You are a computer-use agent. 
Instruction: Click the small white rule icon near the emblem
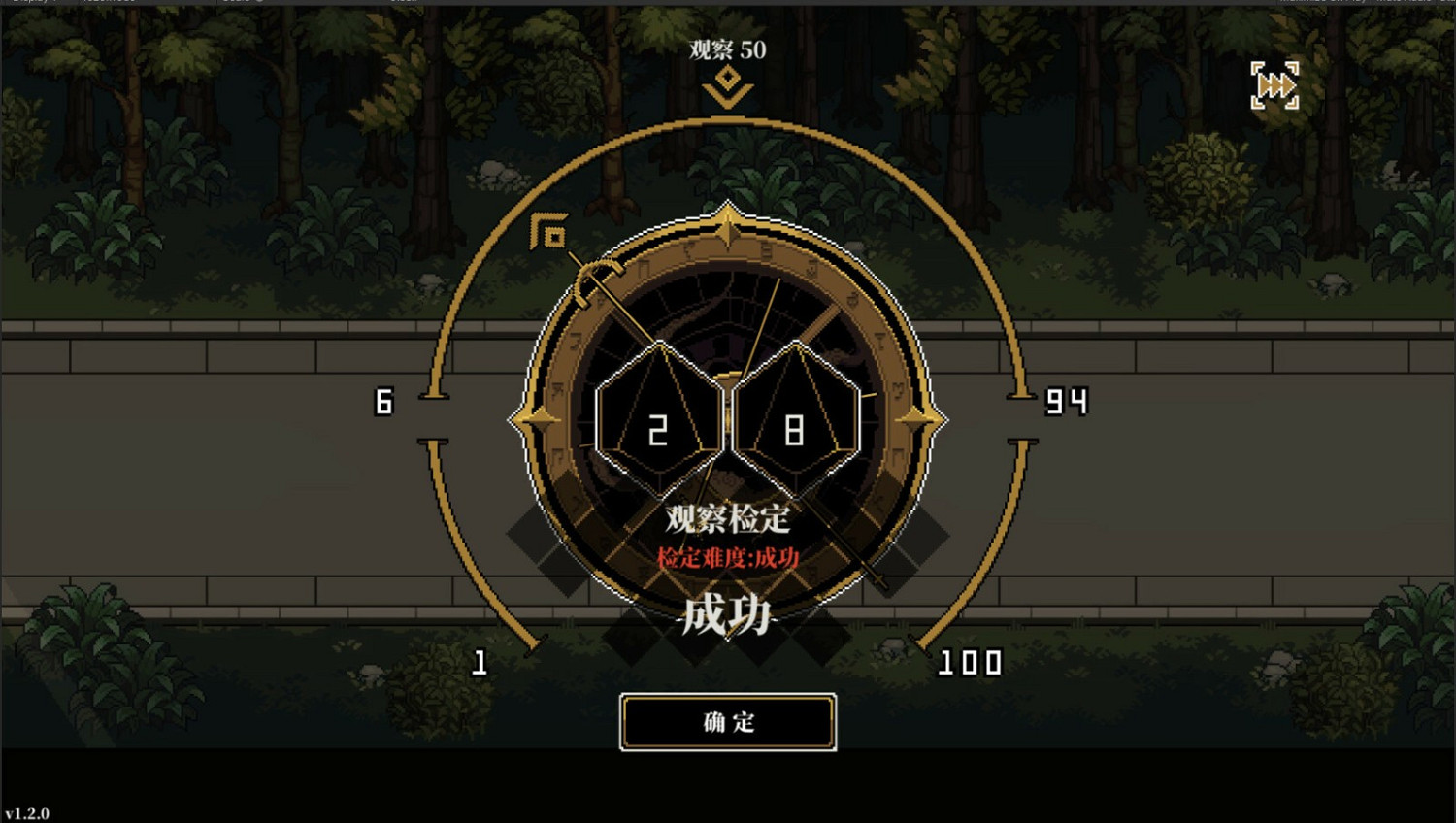coord(549,231)
